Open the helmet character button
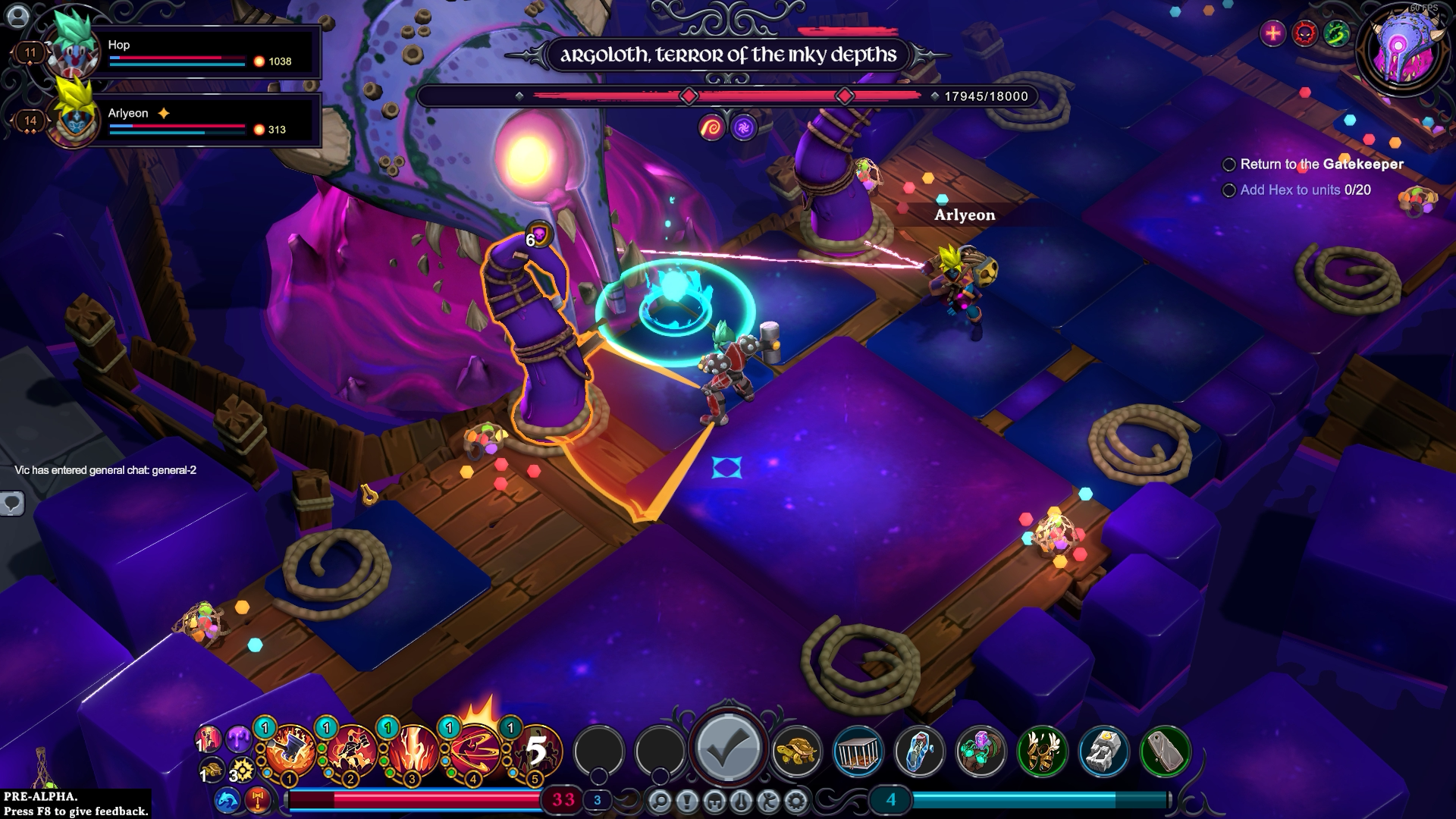The image size is (1456, 819). tap(714, 800)
